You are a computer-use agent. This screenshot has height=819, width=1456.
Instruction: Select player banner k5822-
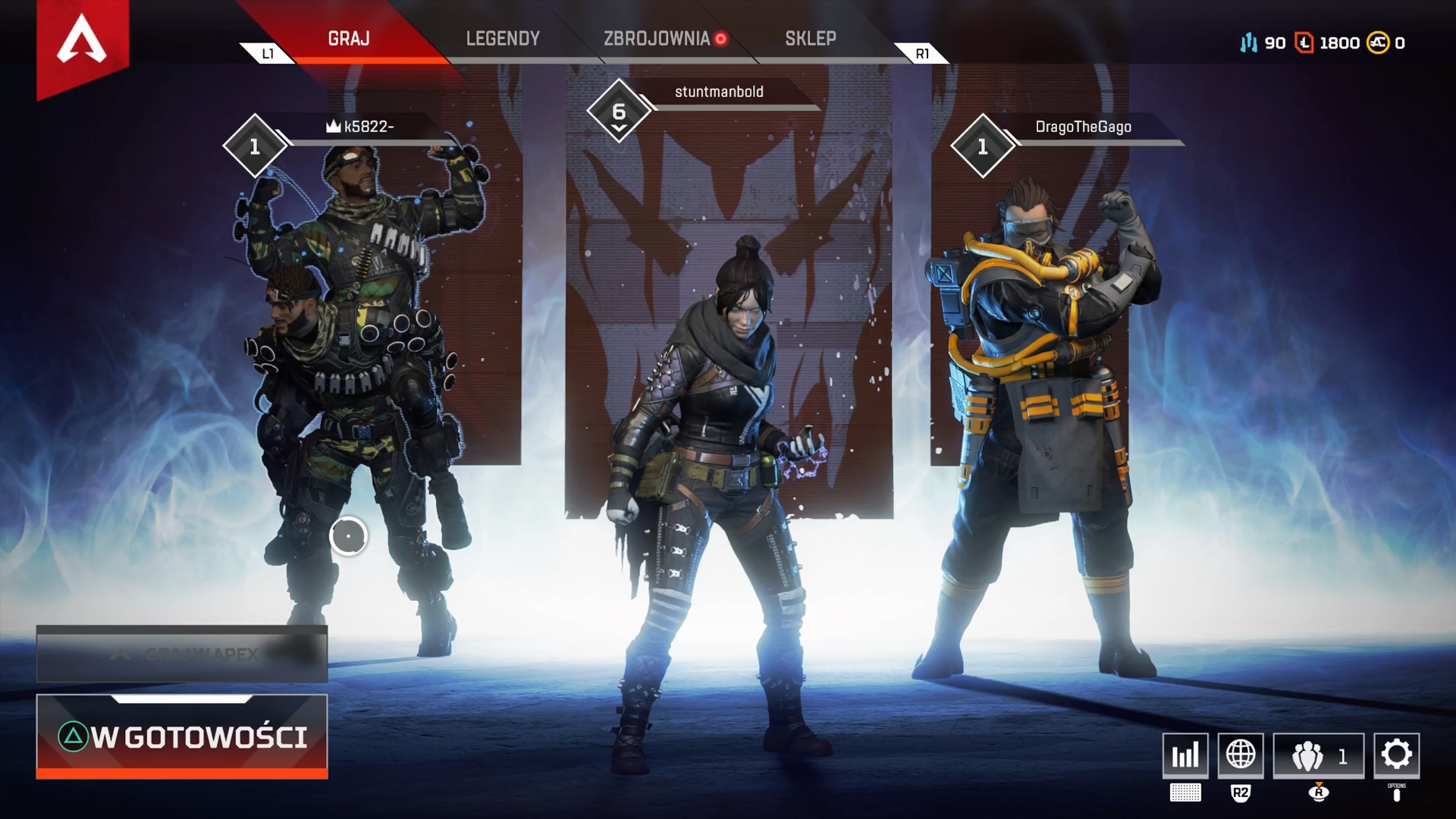coord(369,127)
